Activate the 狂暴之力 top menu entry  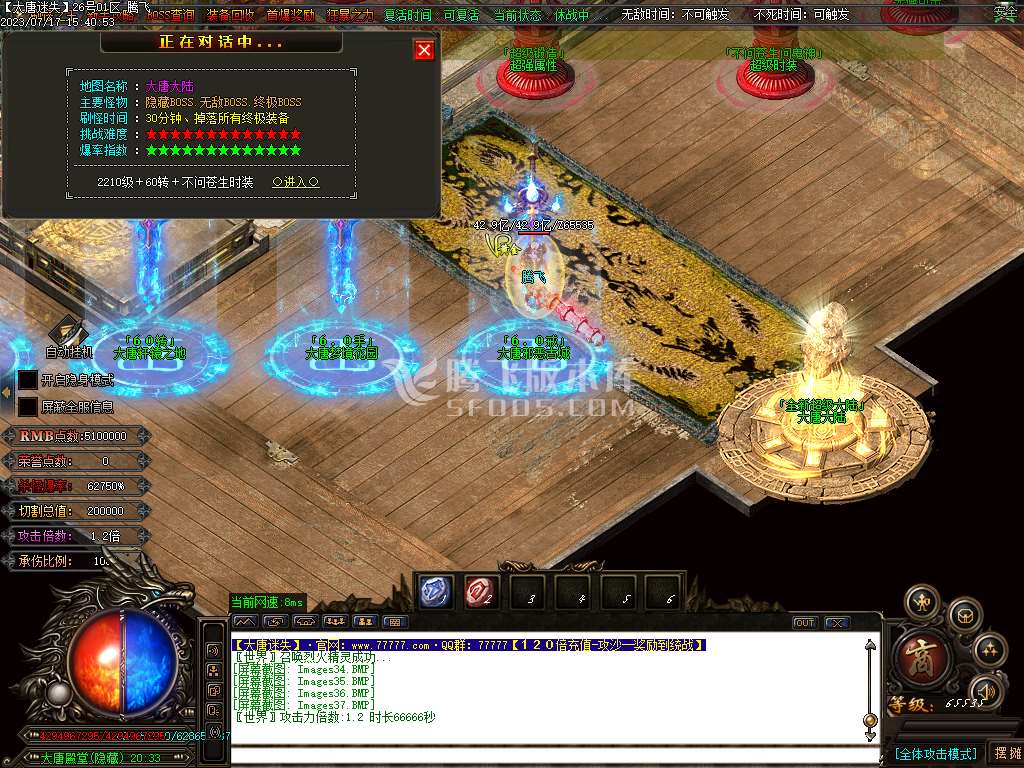(350, 15)
